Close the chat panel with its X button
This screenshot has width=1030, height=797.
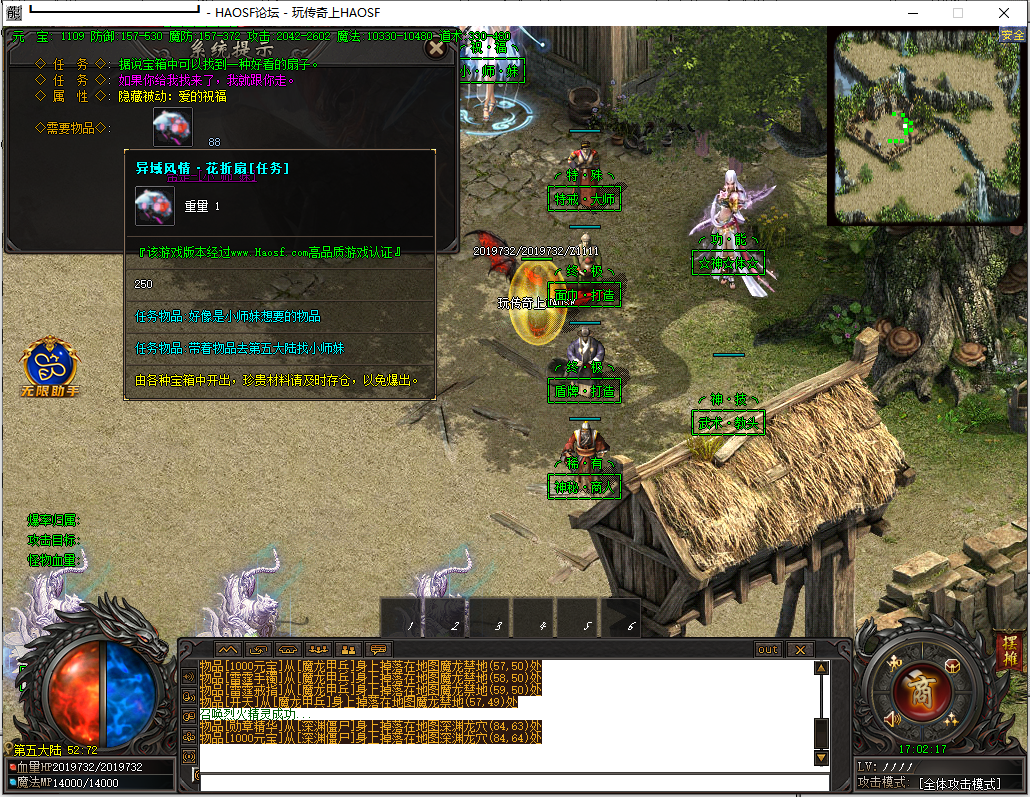point(799,650)
